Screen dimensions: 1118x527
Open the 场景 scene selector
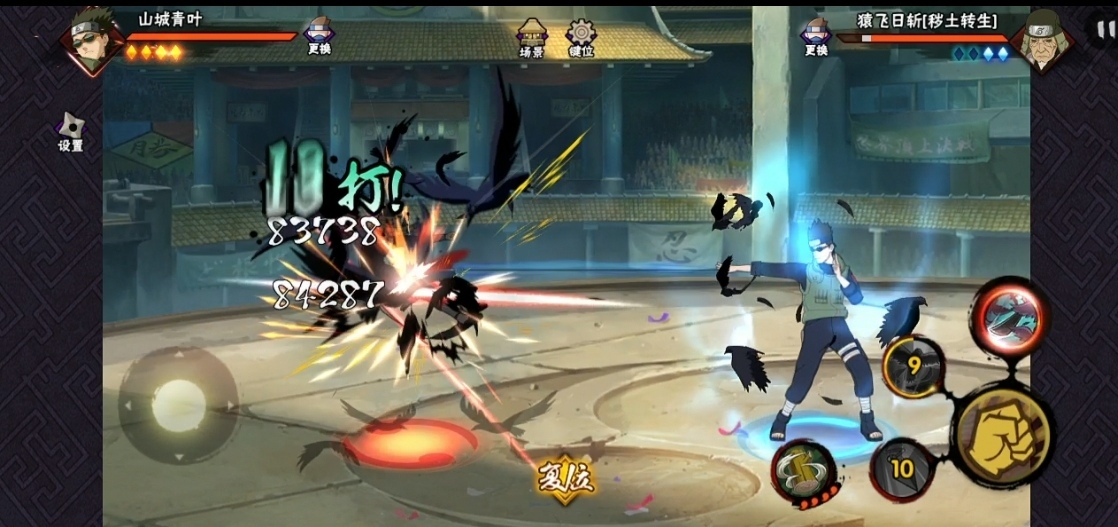tap(532, 37)
